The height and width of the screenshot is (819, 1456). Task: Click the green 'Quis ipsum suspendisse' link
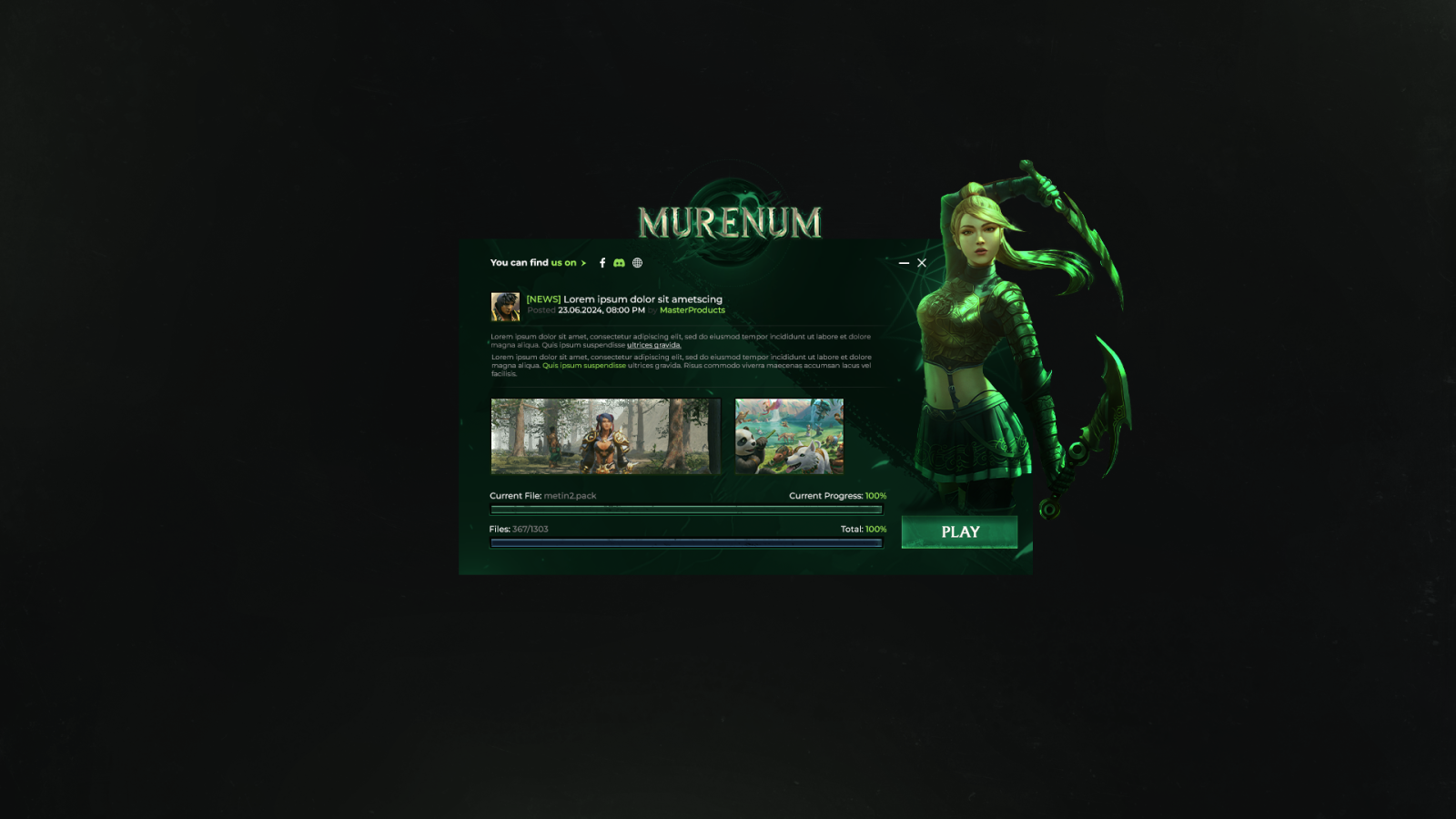584,366
